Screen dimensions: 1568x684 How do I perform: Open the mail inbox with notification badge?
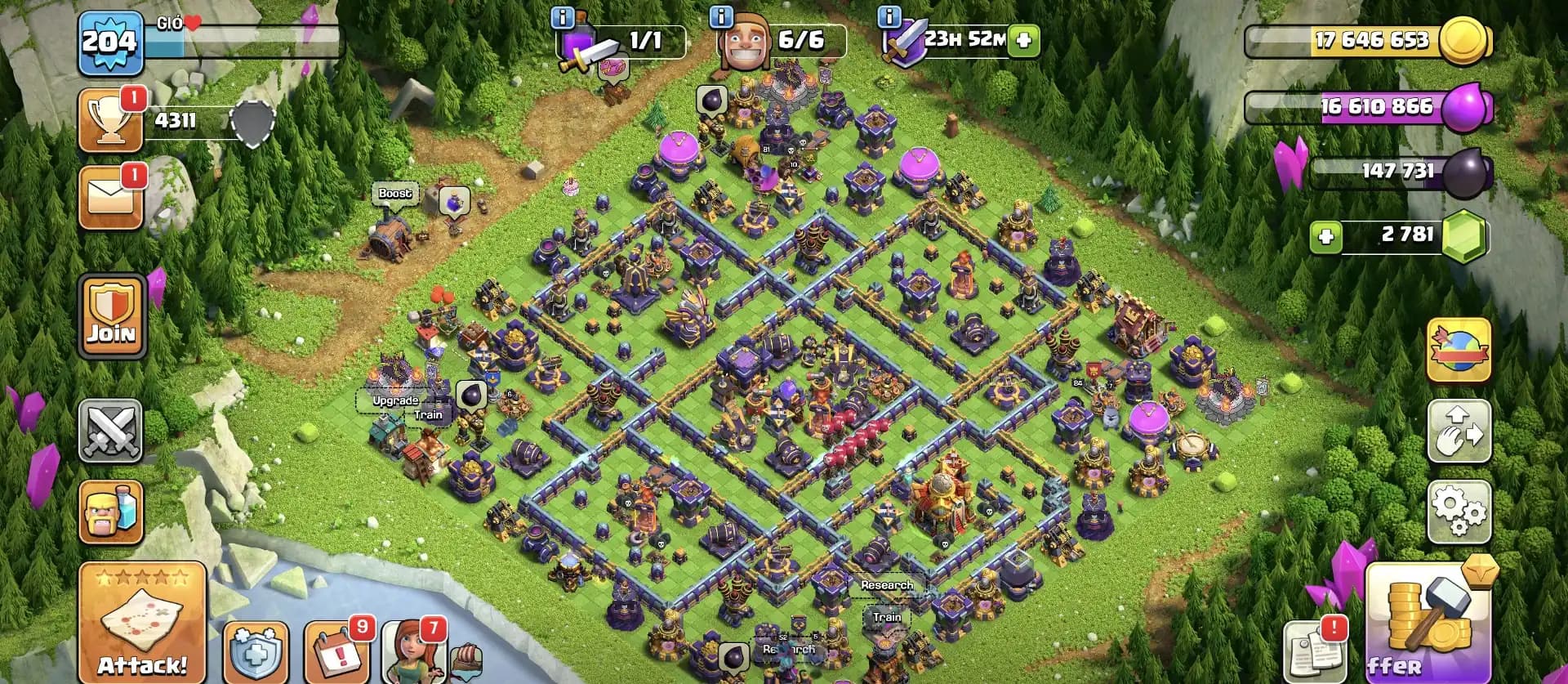pos(112,196)
